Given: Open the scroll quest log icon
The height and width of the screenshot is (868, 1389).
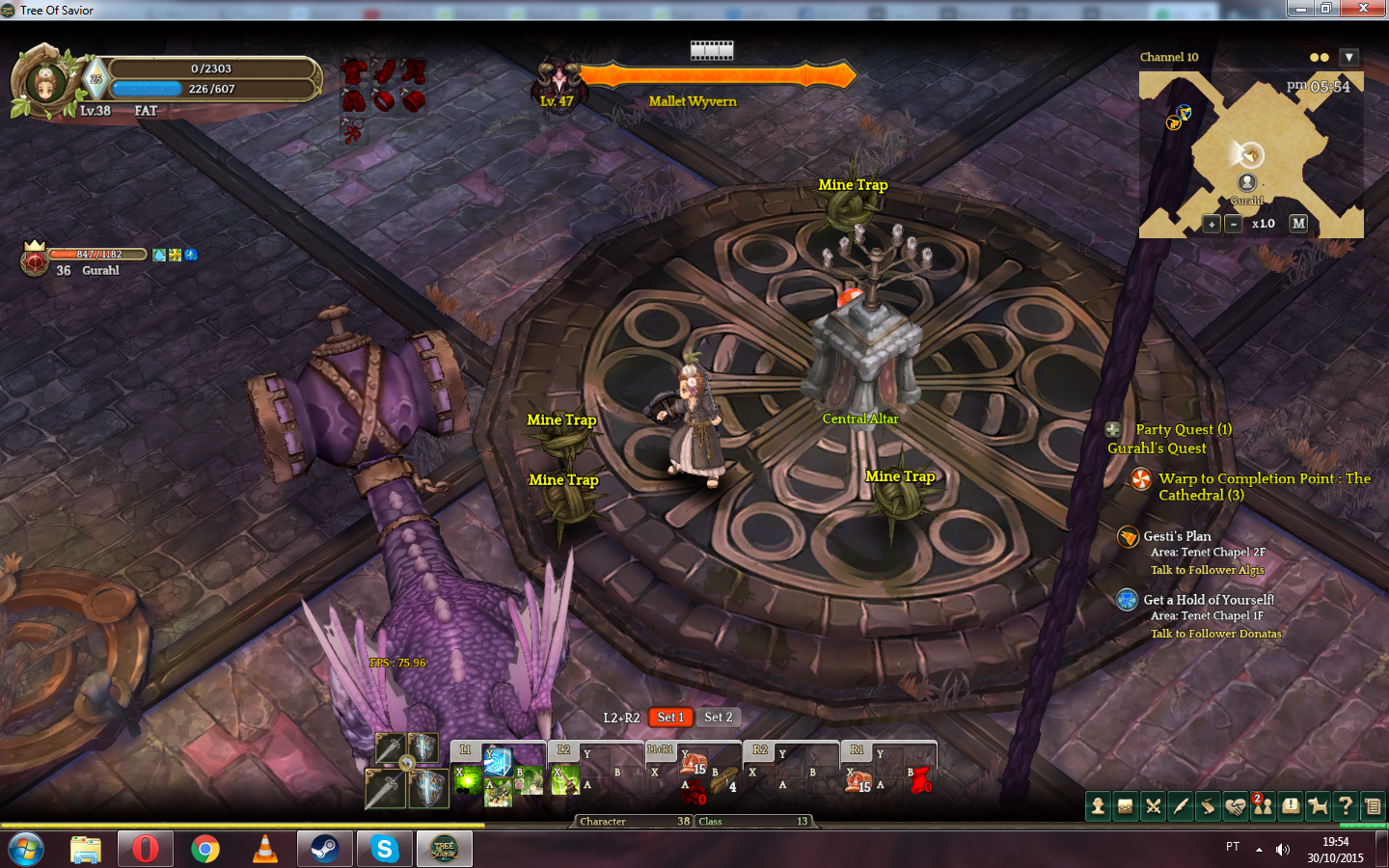Looking at the screenshot, I should pyautogui.click(x=1208, y=806).
